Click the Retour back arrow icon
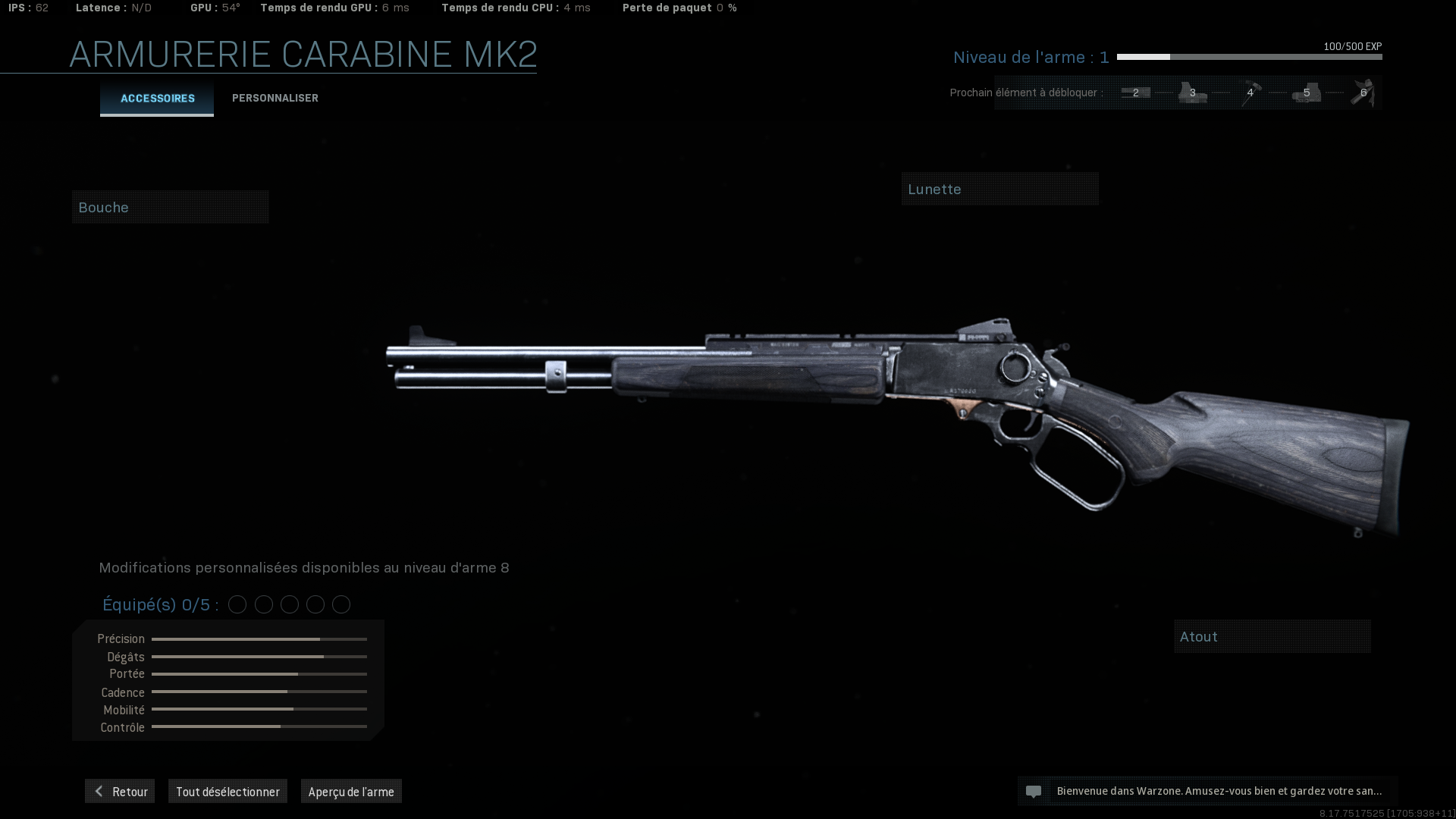This screenshot has width=1456, height=819. click(x=99, y=791)
